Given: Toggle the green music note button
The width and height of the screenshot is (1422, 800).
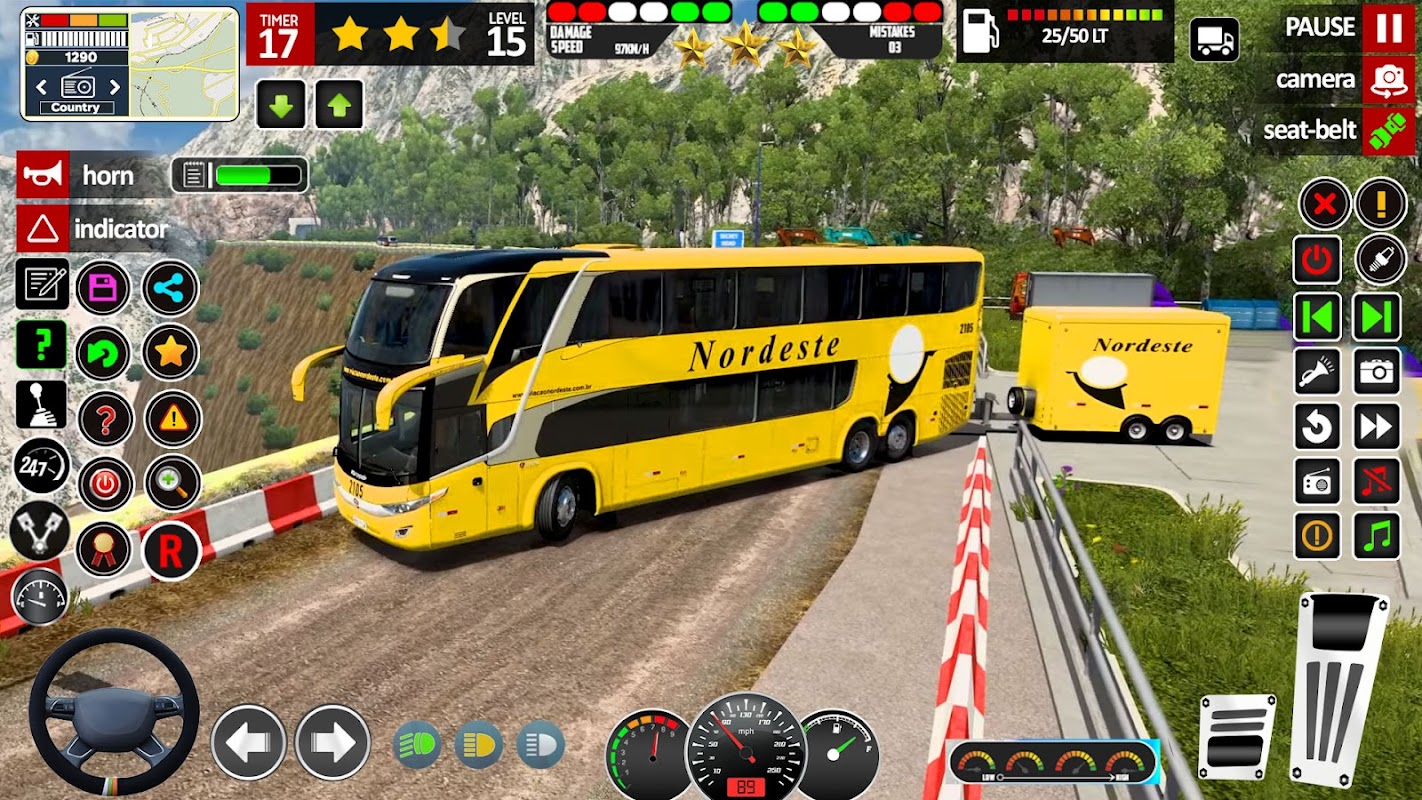Looking at the screenshot, I should point(1377,536).
